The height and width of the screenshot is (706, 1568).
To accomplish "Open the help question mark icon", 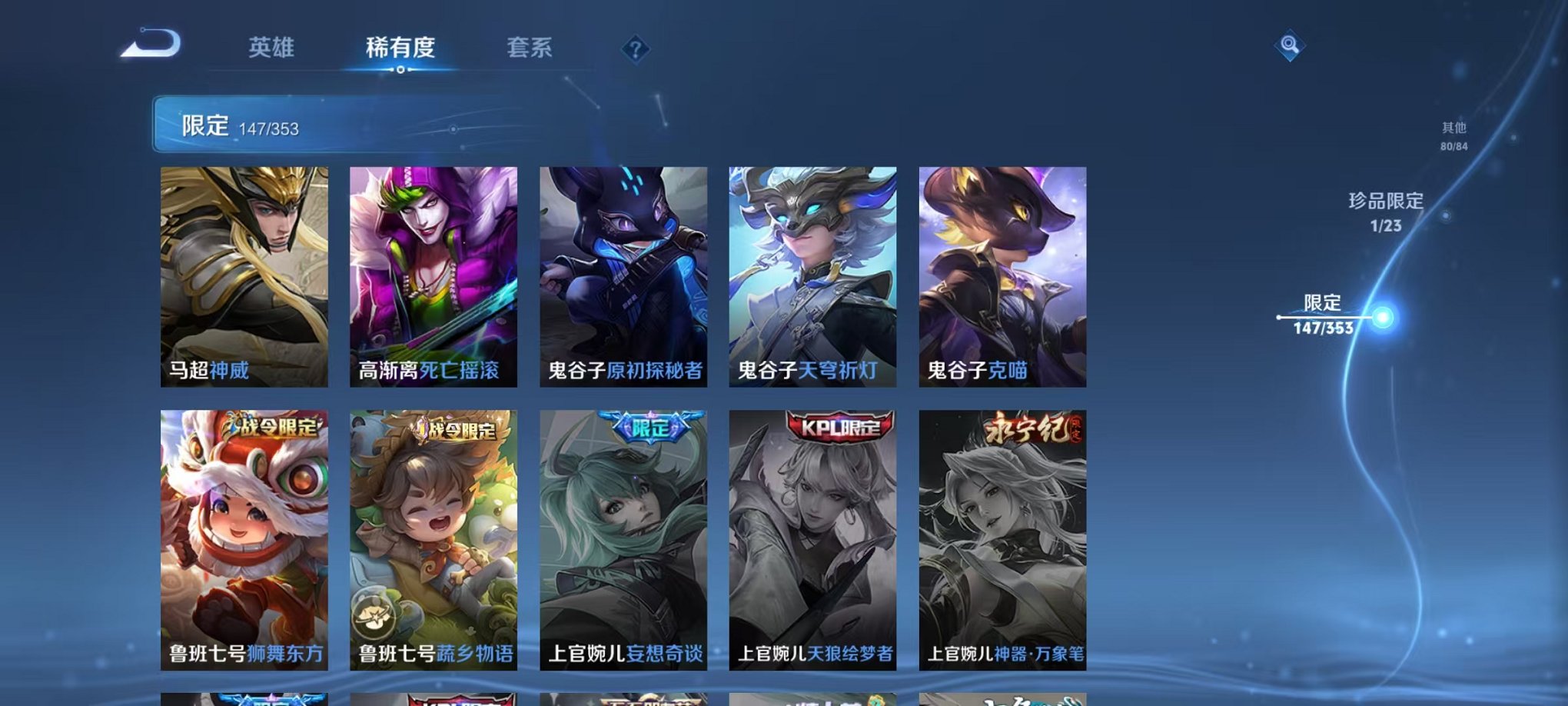I will [x=634, y=49].
